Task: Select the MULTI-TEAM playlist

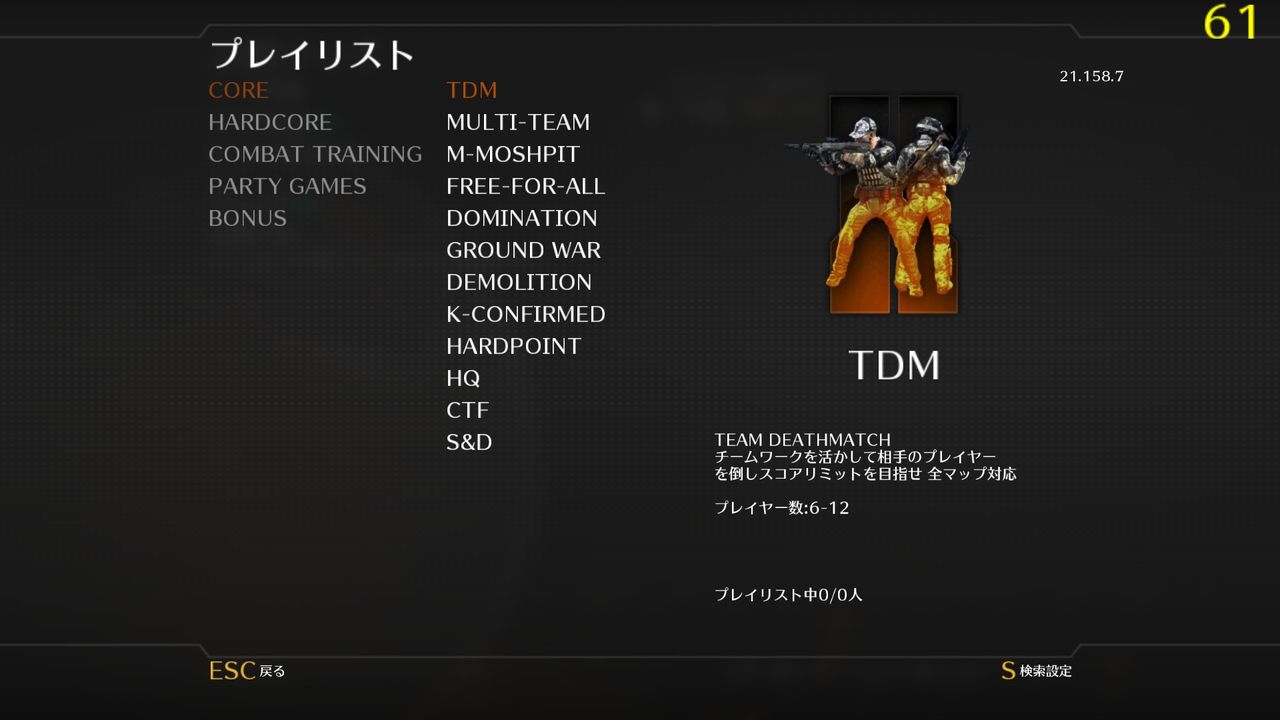Action: [x=519, y=122]
